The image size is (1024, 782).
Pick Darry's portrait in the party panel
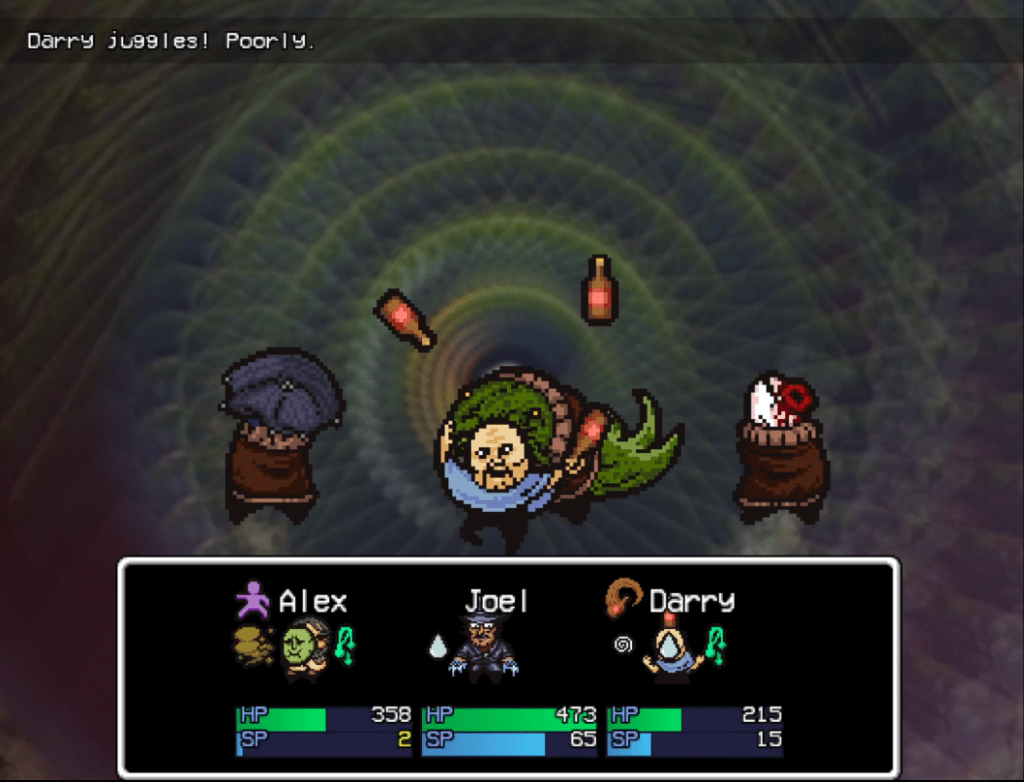[x=671, y=649]
